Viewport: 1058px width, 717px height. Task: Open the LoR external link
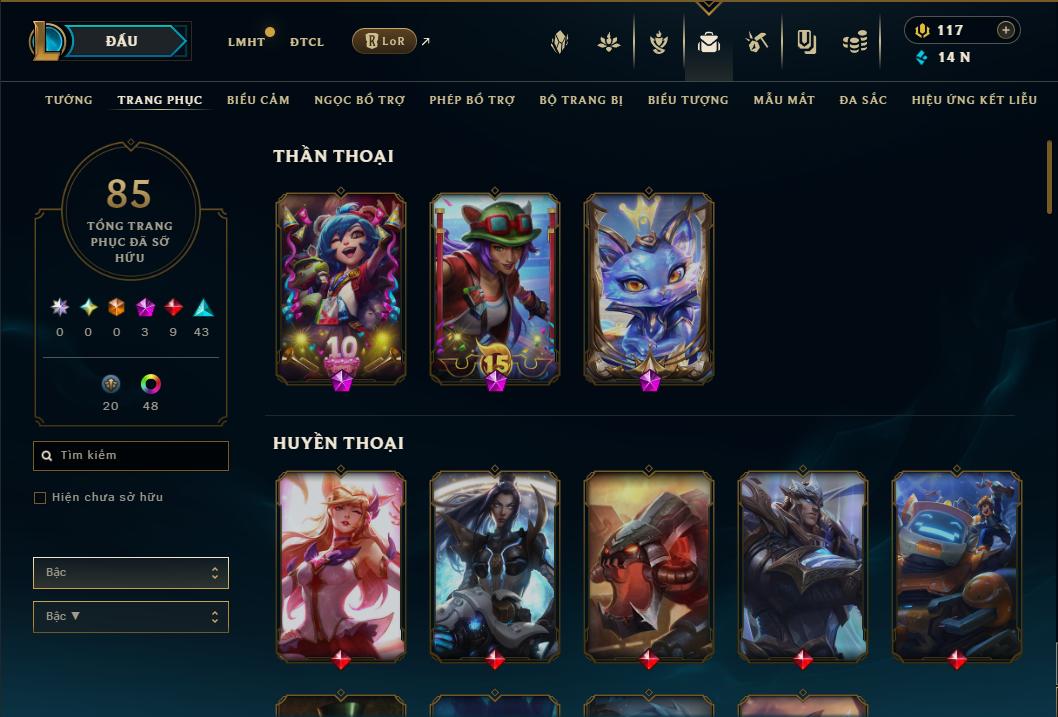tap(385, 41)
